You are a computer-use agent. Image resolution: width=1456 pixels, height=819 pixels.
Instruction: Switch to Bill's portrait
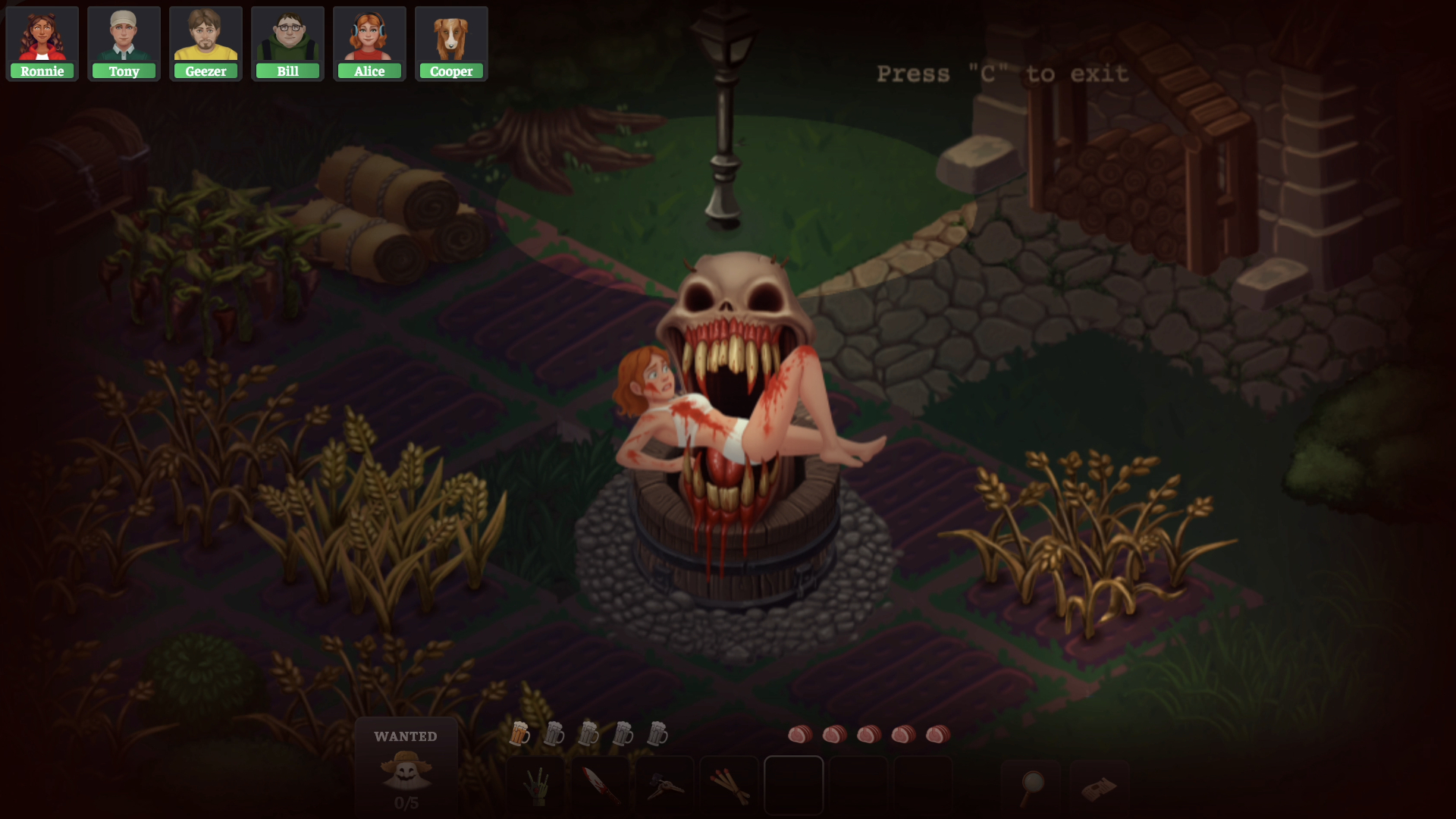288,43
